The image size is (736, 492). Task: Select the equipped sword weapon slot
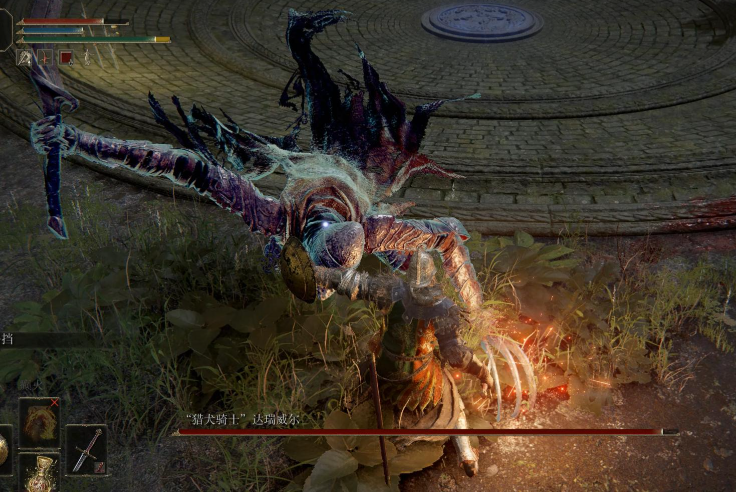pos(86,449)
